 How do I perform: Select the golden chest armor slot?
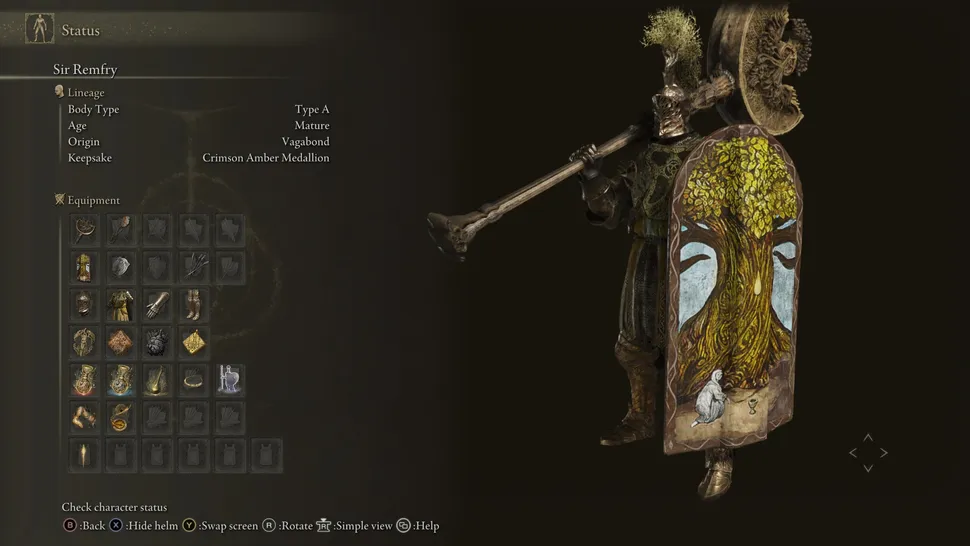tap(121, 304)
